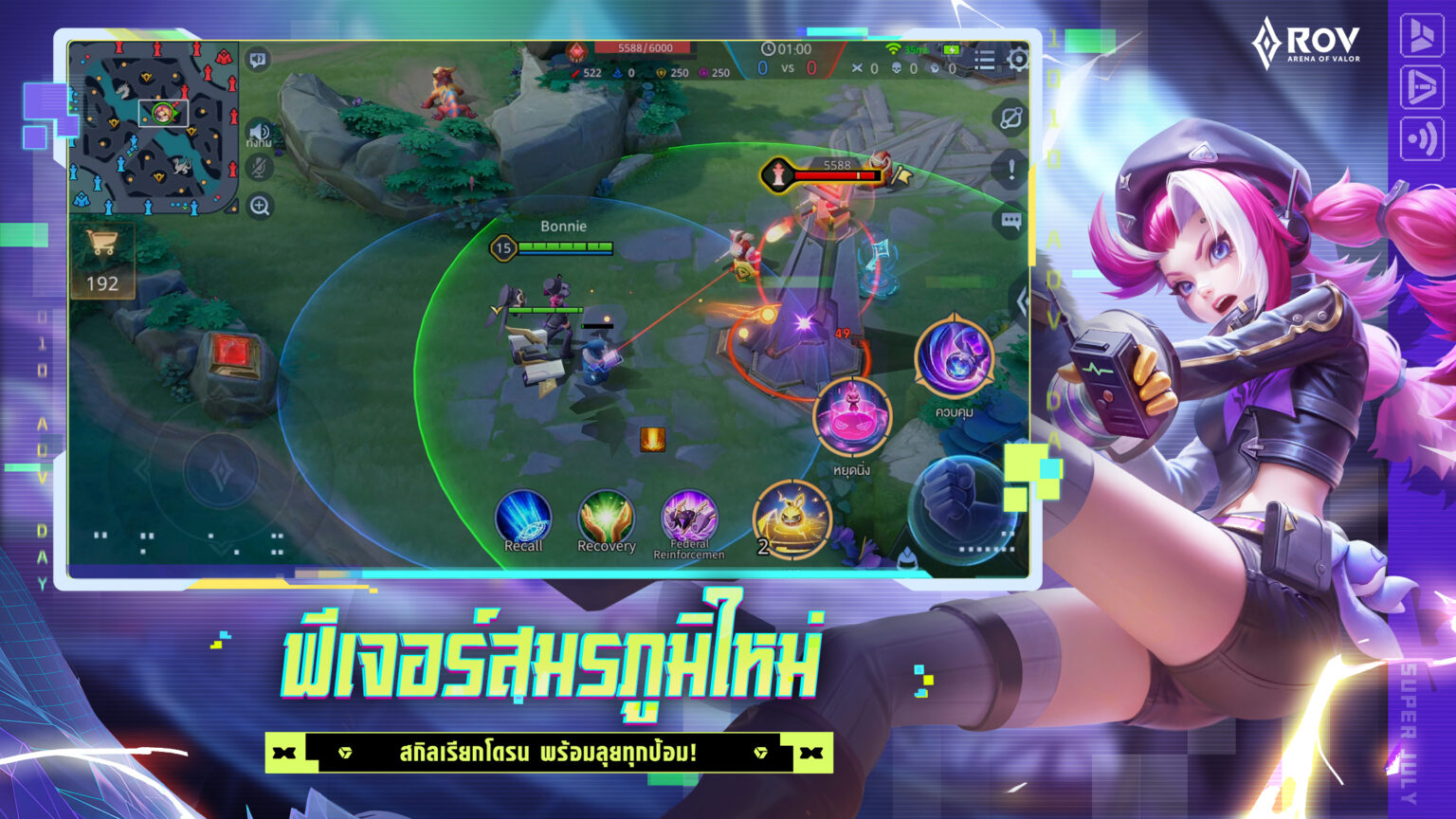Open the in-game Settings gear

pyautogui.click(x=1017, y=57)
